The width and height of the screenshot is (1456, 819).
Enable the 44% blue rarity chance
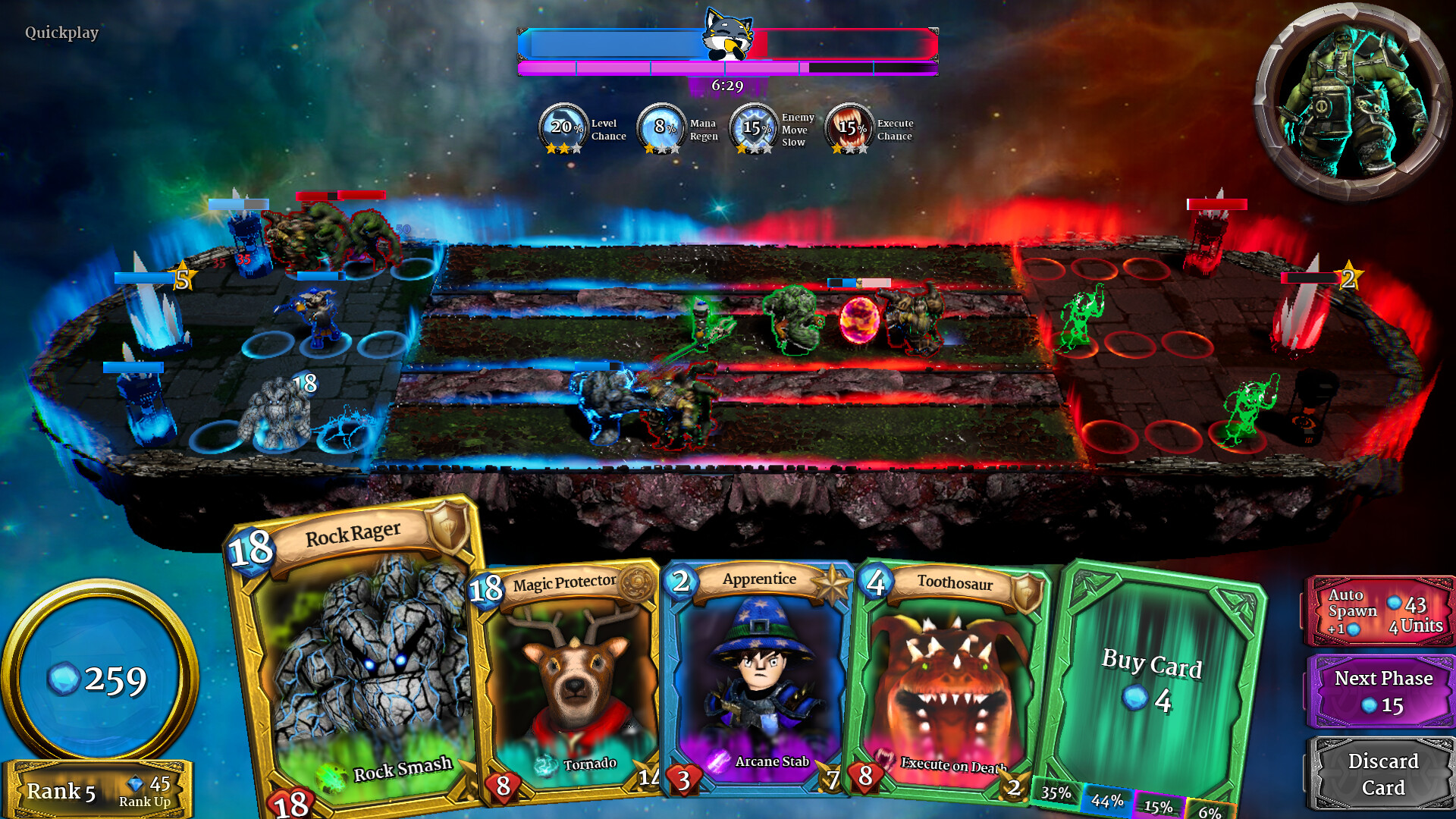[1108, 798]
